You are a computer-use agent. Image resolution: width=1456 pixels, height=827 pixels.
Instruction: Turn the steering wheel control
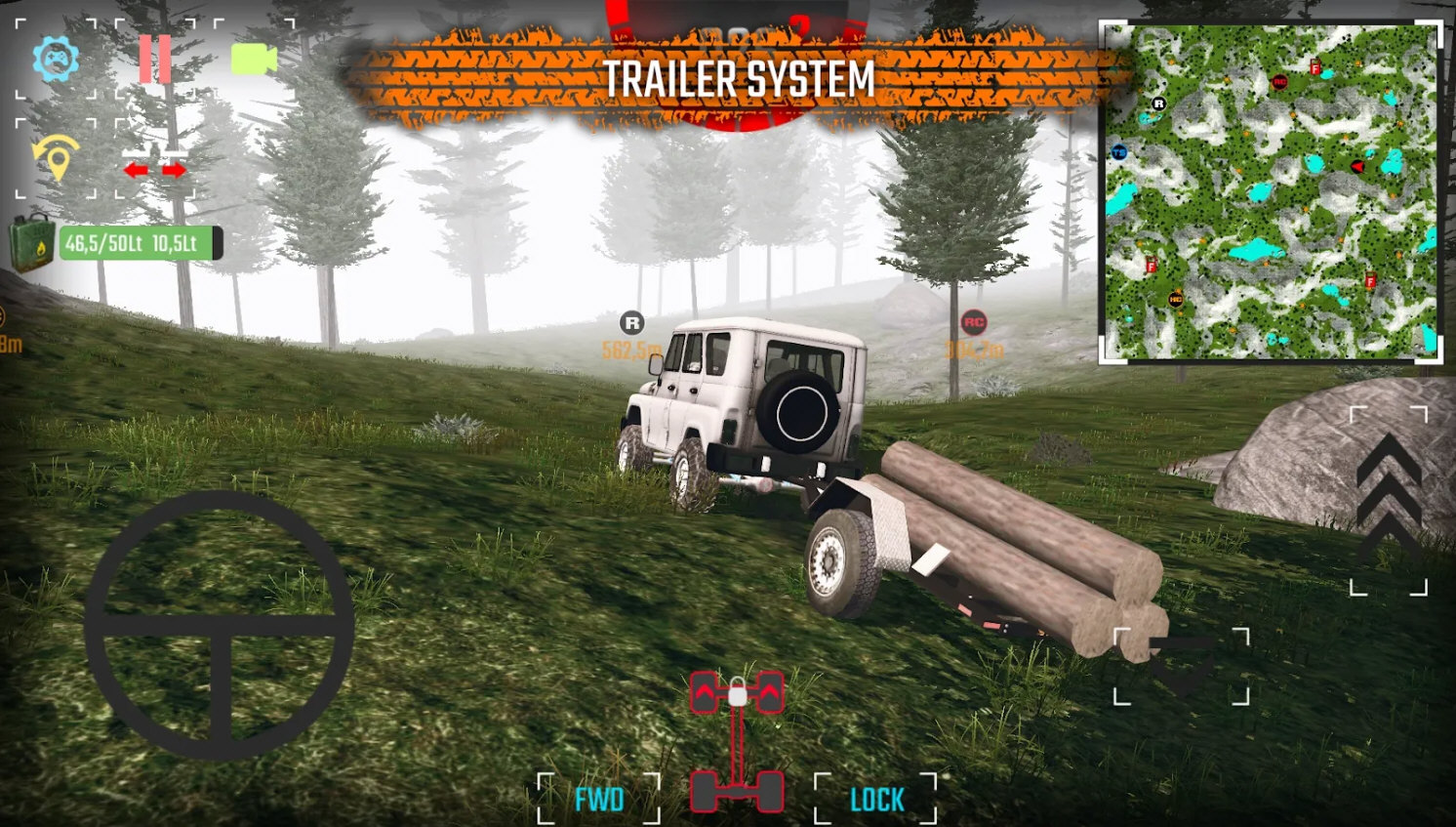219,625
